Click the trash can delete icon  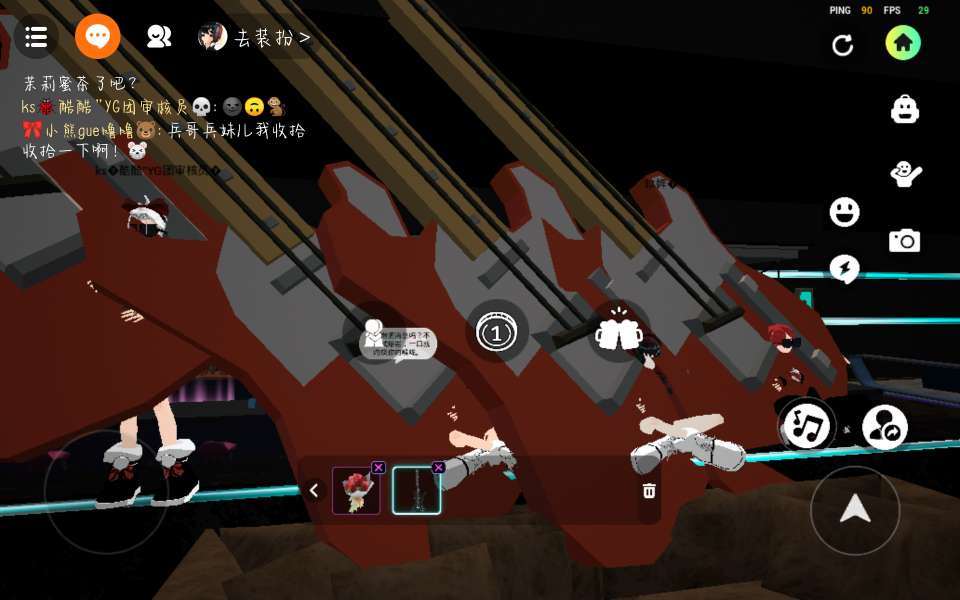pos(649,490)
